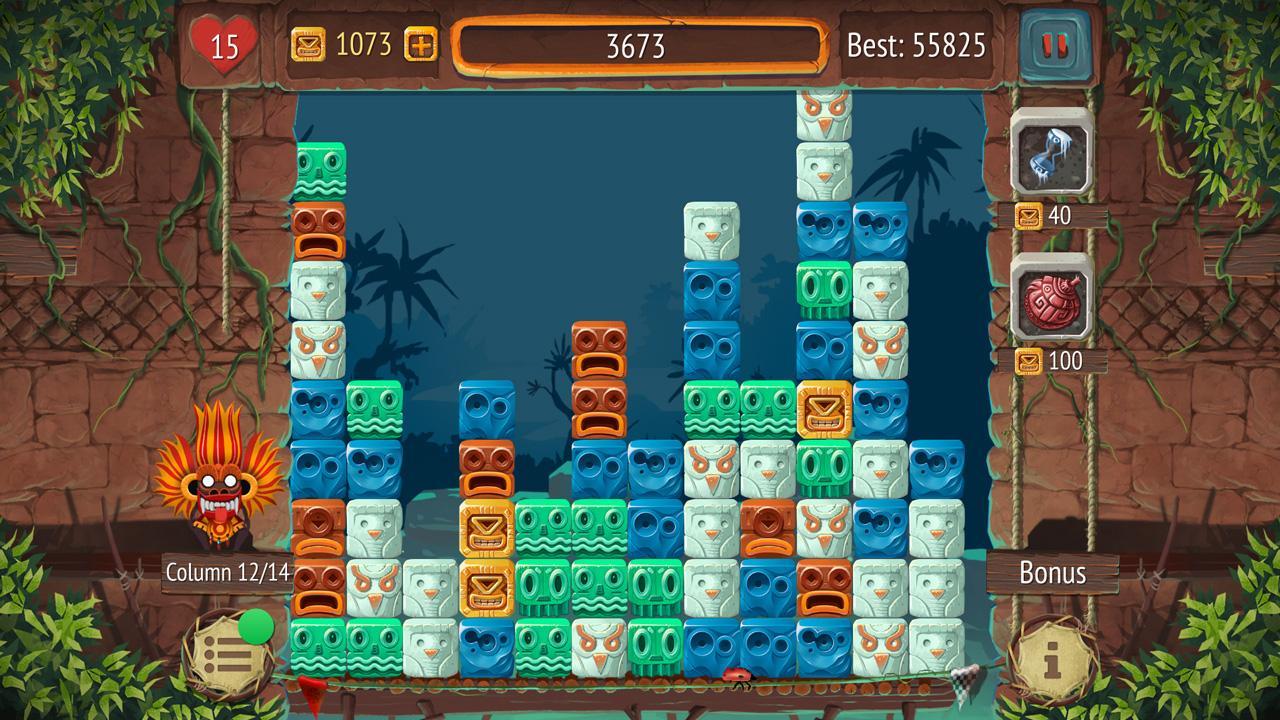Add more coins with the plus button

click(x=421, y=44)
